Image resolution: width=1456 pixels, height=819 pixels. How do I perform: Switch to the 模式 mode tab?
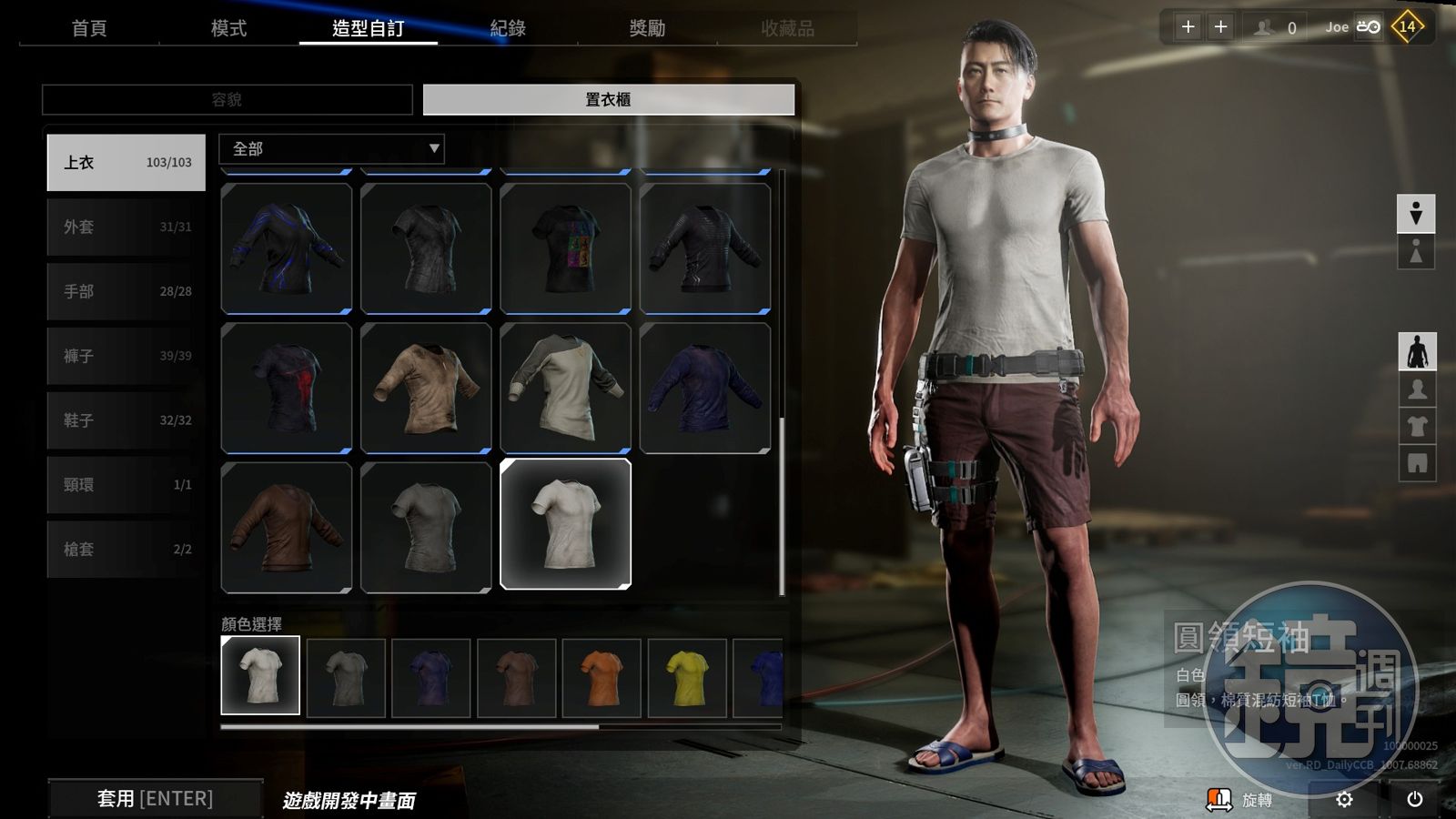(228, 28)
